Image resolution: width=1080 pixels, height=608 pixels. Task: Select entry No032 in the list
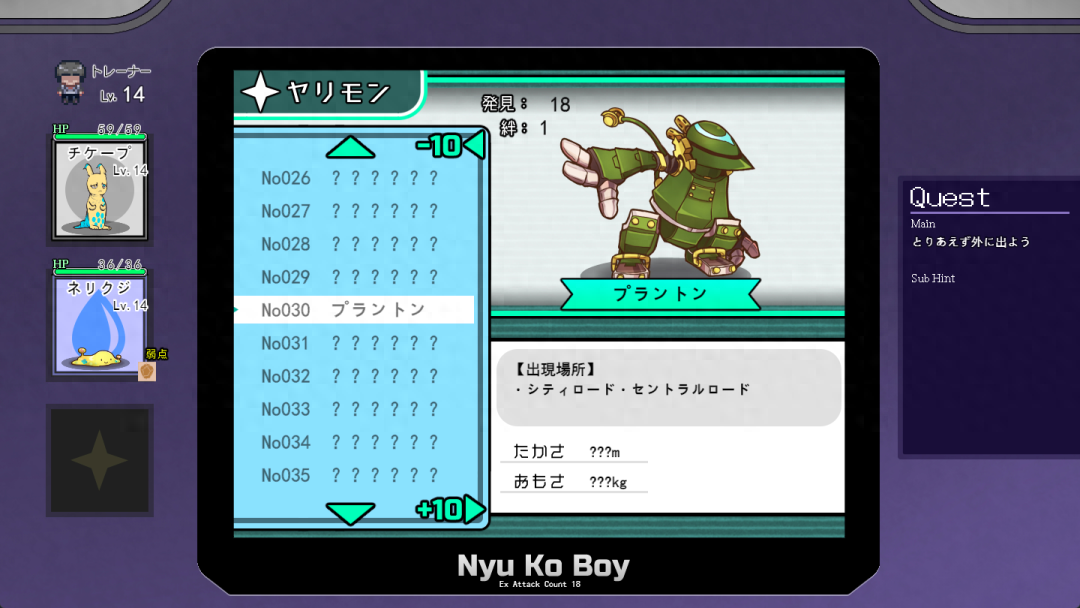[x=351, y=376]
